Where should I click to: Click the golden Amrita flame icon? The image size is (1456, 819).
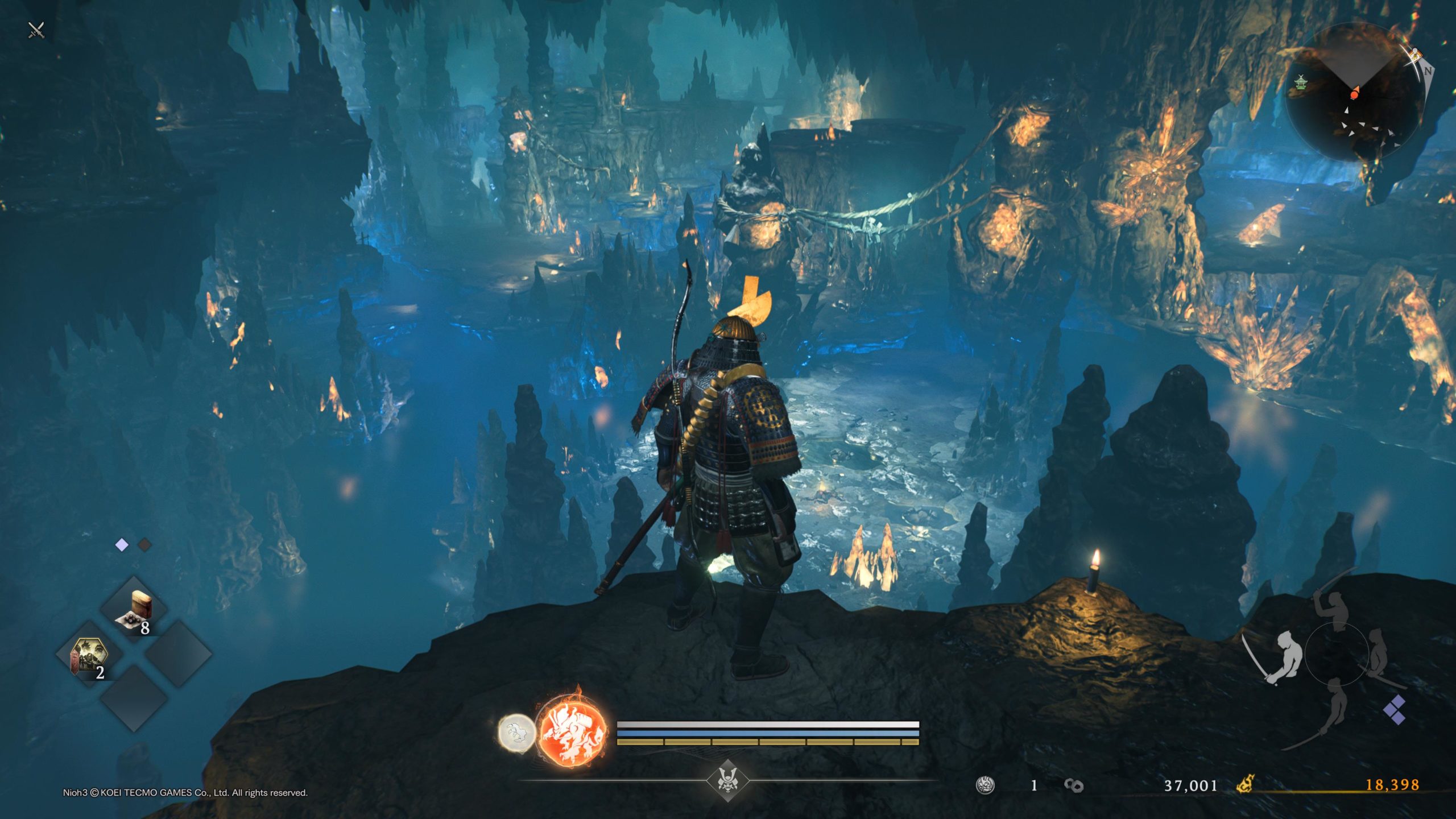coord(1246,785)
